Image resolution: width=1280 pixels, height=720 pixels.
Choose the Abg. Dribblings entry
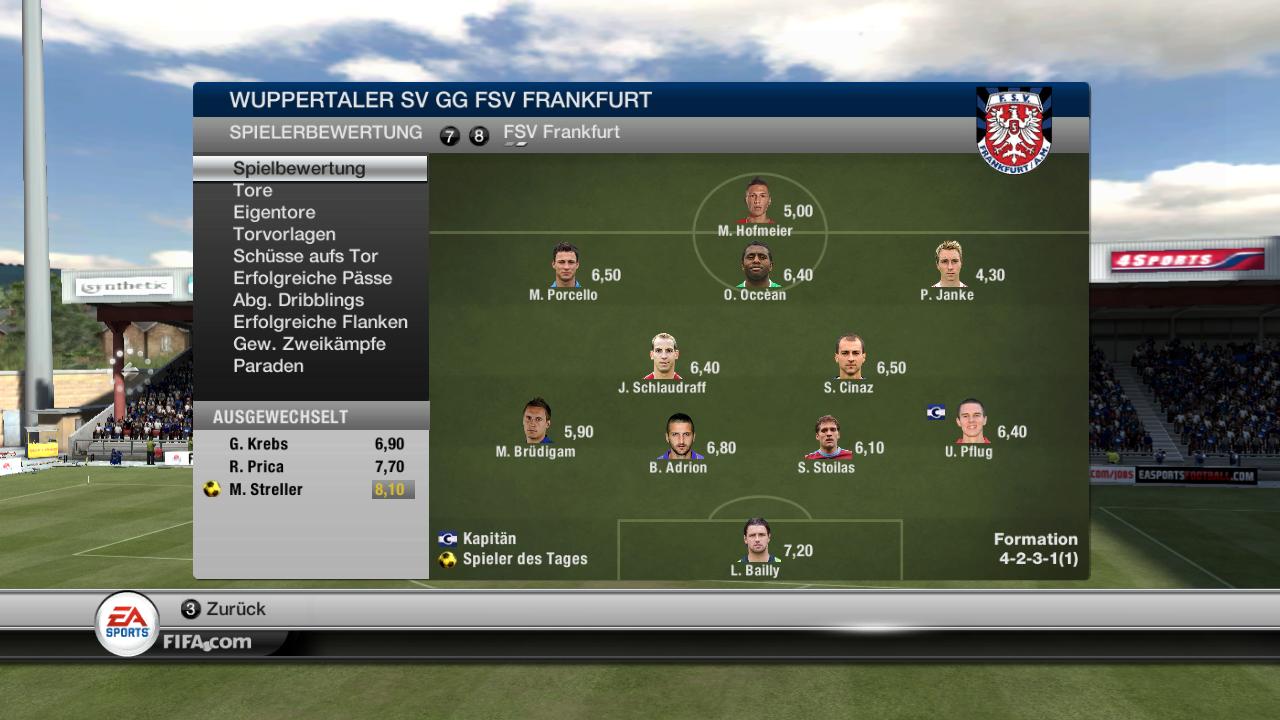click(x=298, y=300)
